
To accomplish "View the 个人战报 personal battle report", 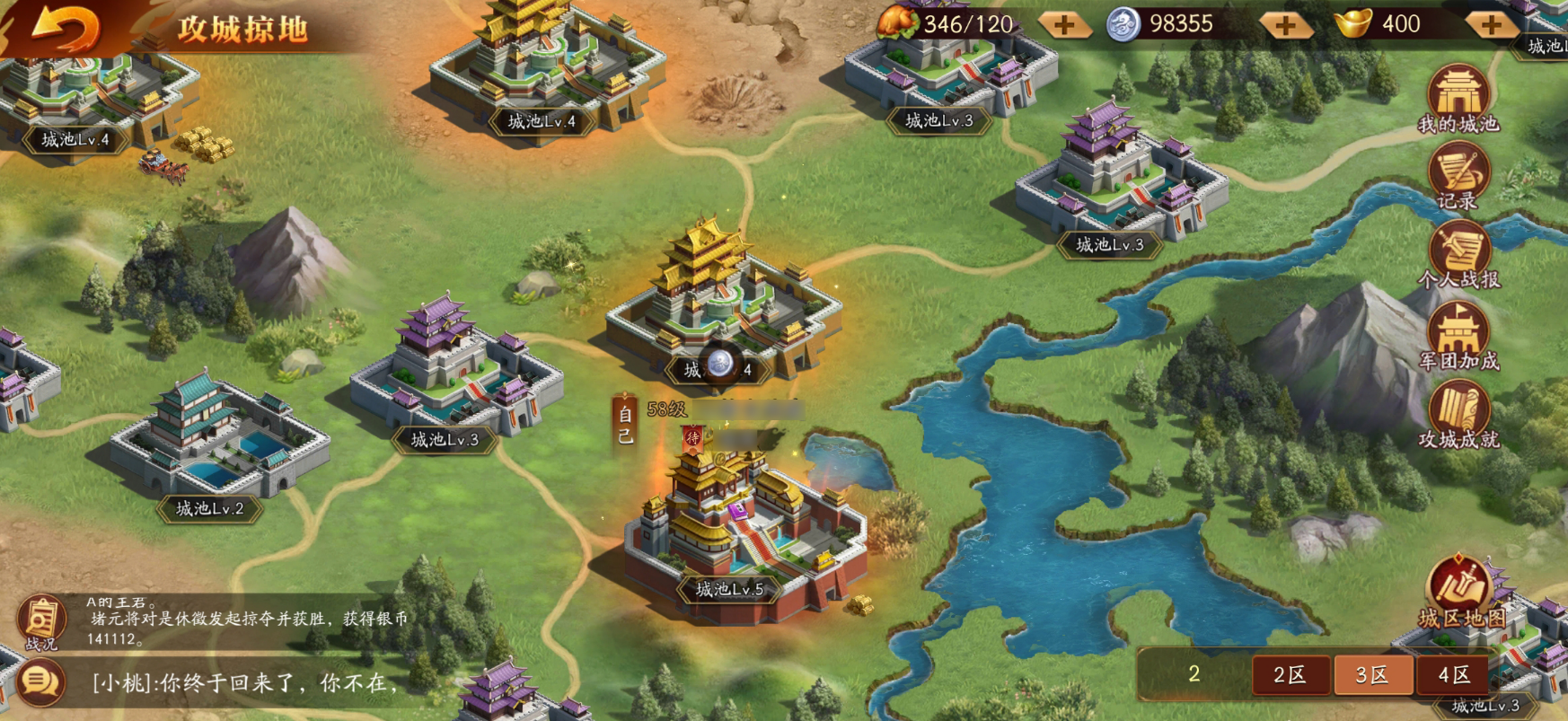I will 1458,256.
